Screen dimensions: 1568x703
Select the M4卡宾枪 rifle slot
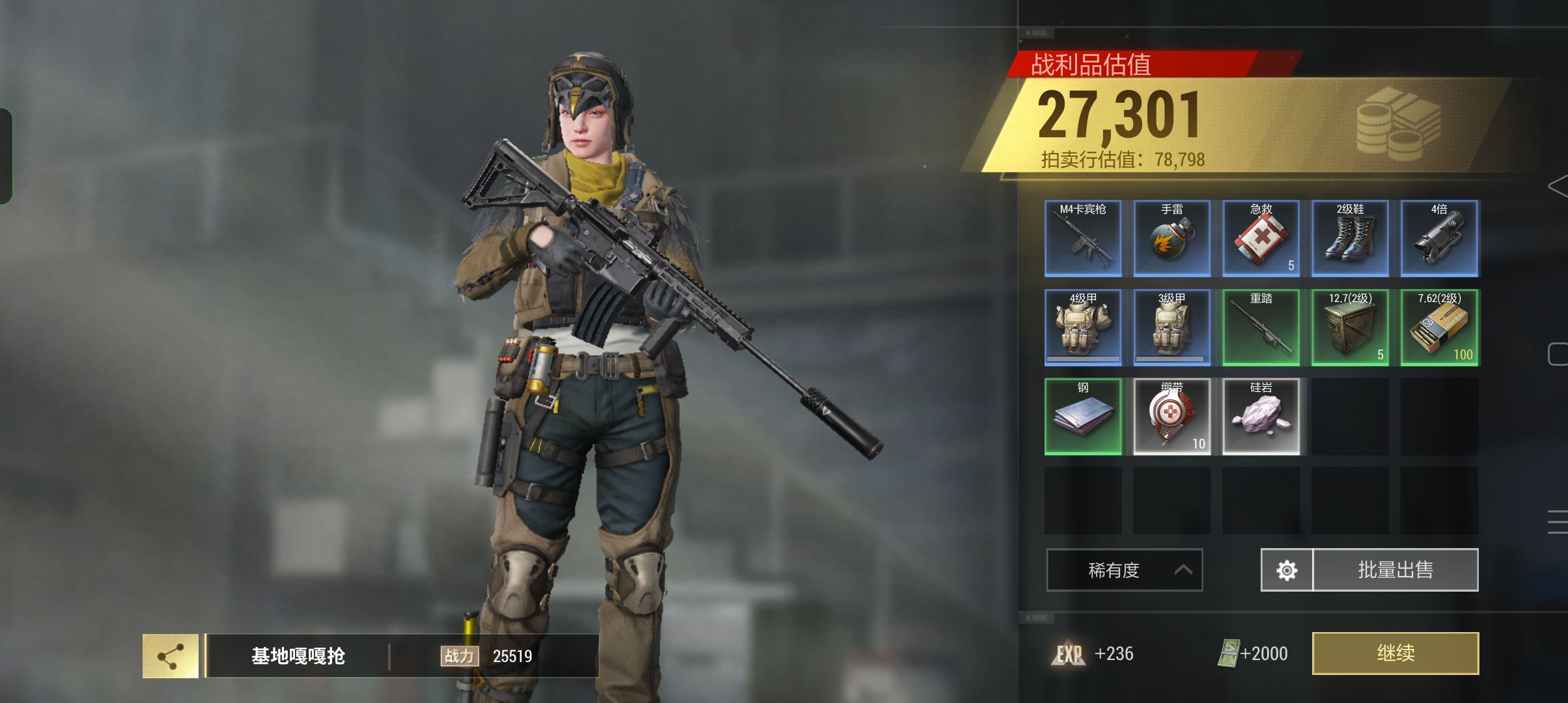1083,238
